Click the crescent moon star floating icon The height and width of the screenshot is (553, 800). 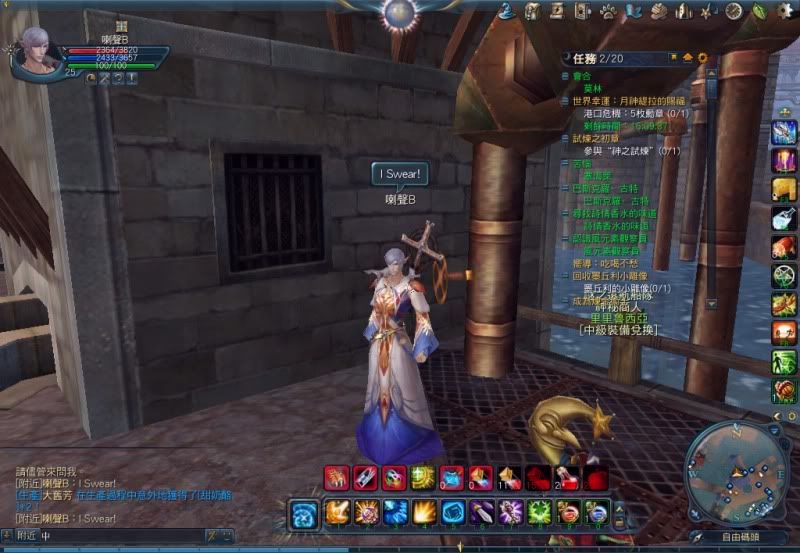(x=565, y=426)
